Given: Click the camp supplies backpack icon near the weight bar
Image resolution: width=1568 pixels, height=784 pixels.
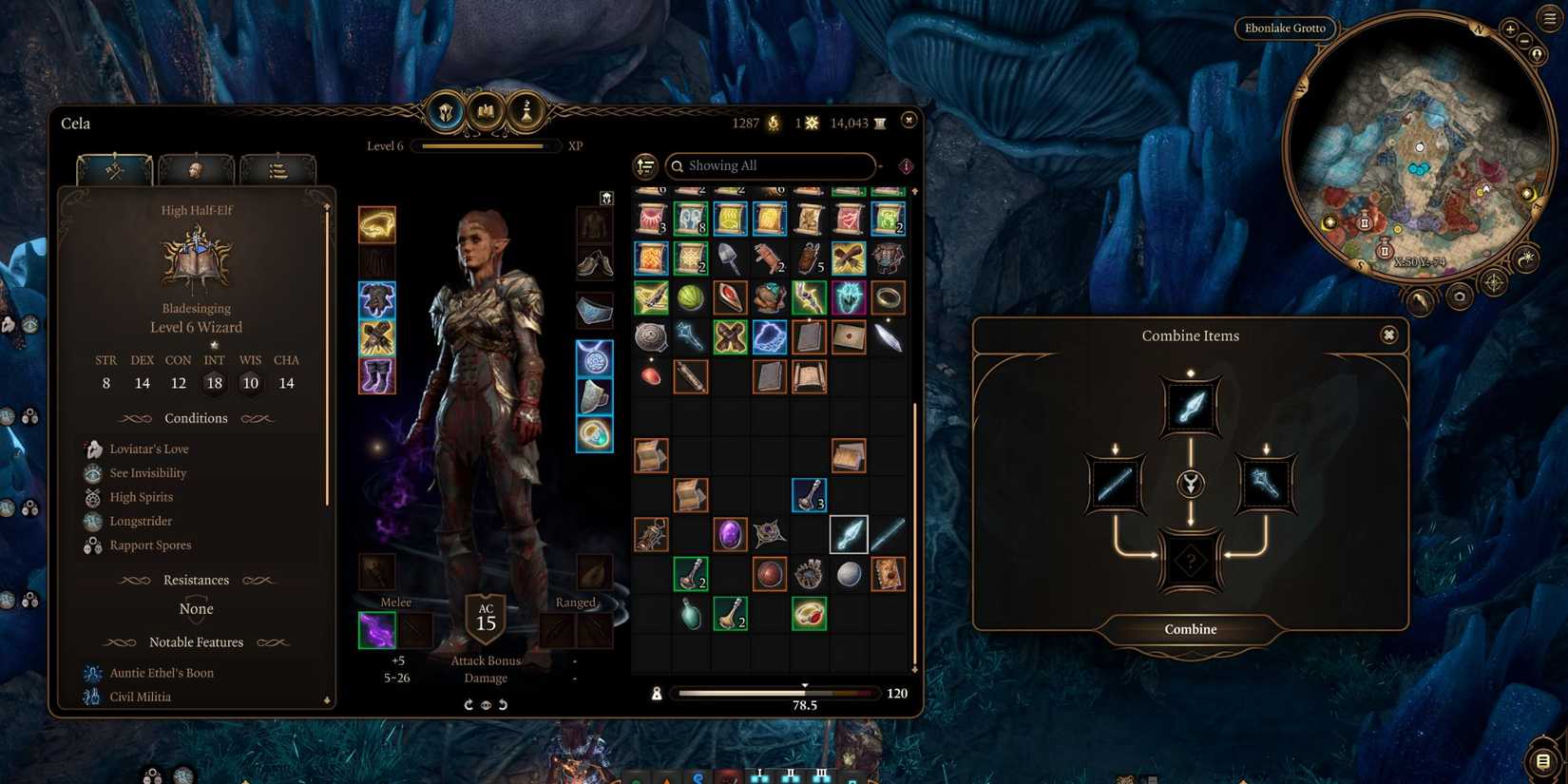Looking at the screenshot, I should pos(657,694).
